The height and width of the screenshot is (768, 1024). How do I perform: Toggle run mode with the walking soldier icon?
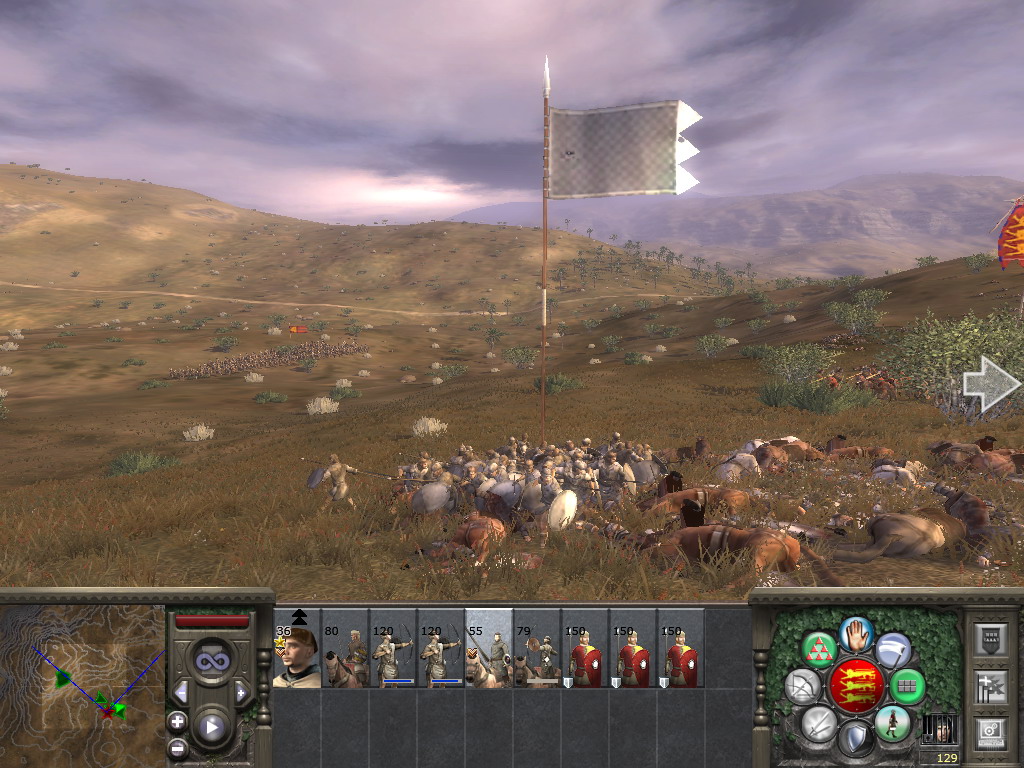tap(891, 723)
